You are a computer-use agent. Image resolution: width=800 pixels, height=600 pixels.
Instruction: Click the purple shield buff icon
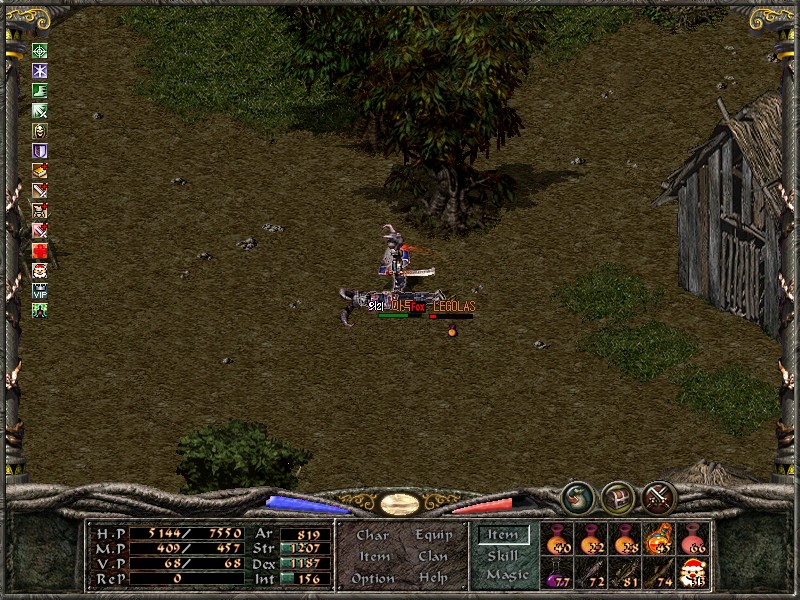40,151
